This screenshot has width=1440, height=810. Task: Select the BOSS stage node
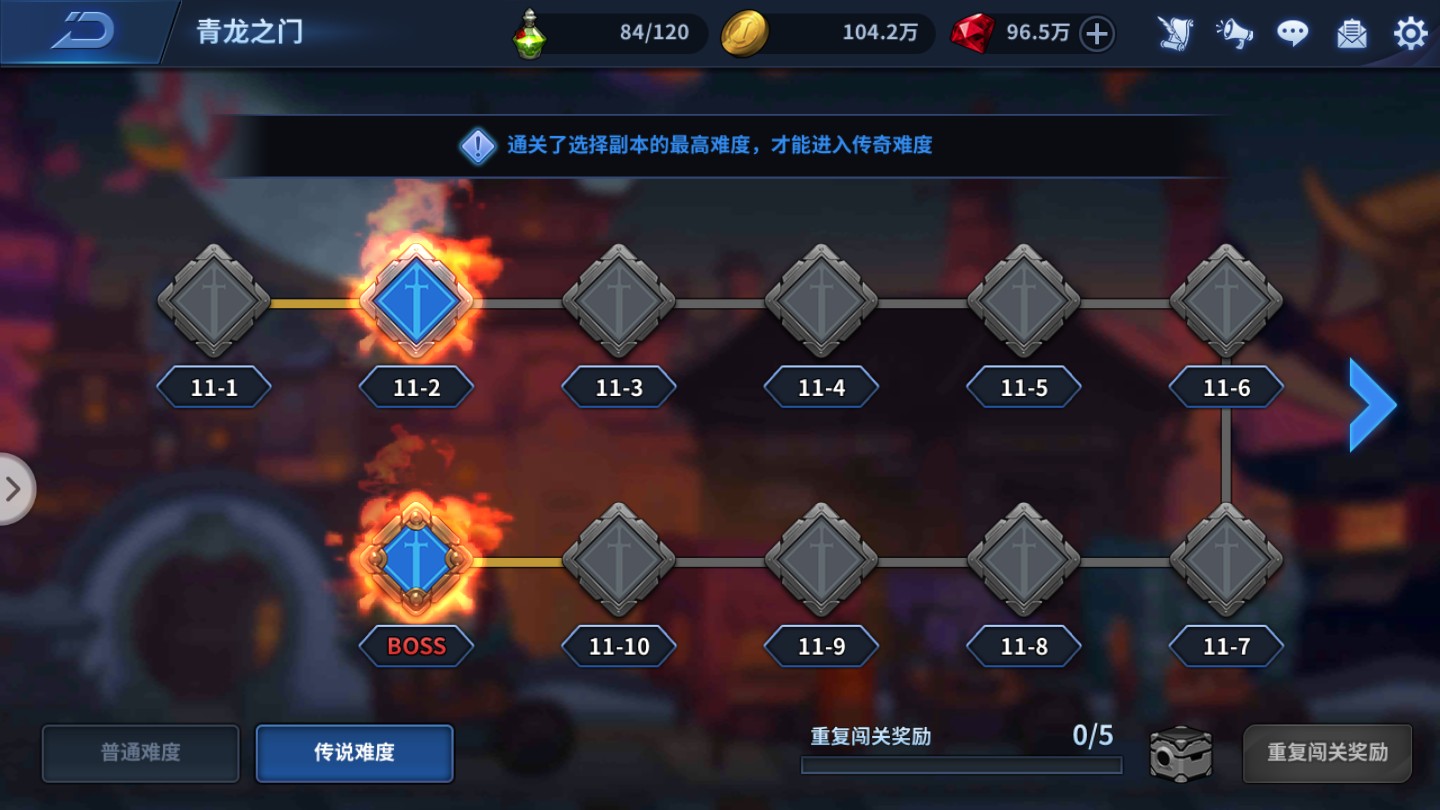(415, 560)
